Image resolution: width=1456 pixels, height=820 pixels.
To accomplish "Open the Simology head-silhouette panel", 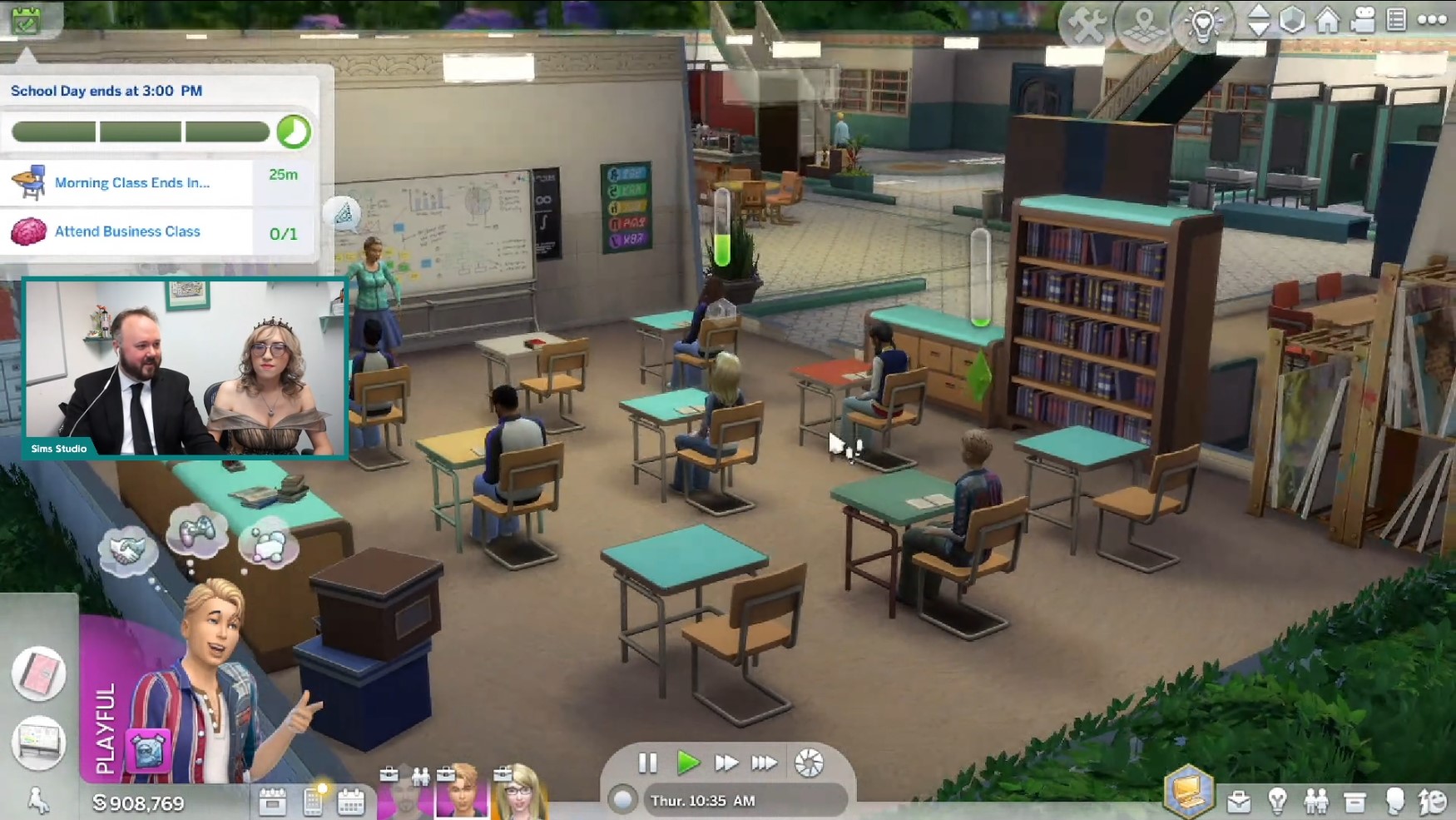I will (1394, 802).
